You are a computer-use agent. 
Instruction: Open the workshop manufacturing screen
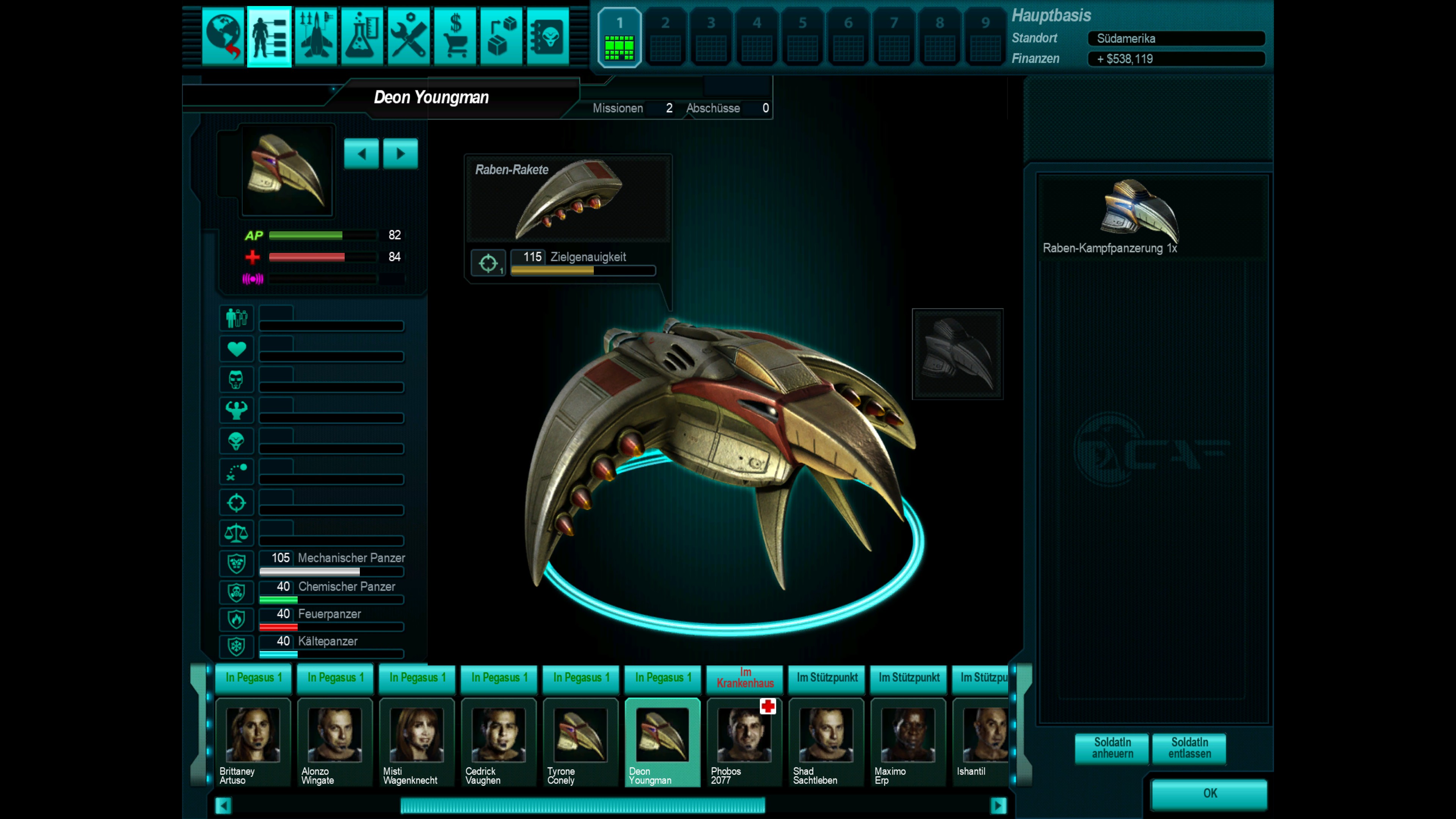point(409,37)
